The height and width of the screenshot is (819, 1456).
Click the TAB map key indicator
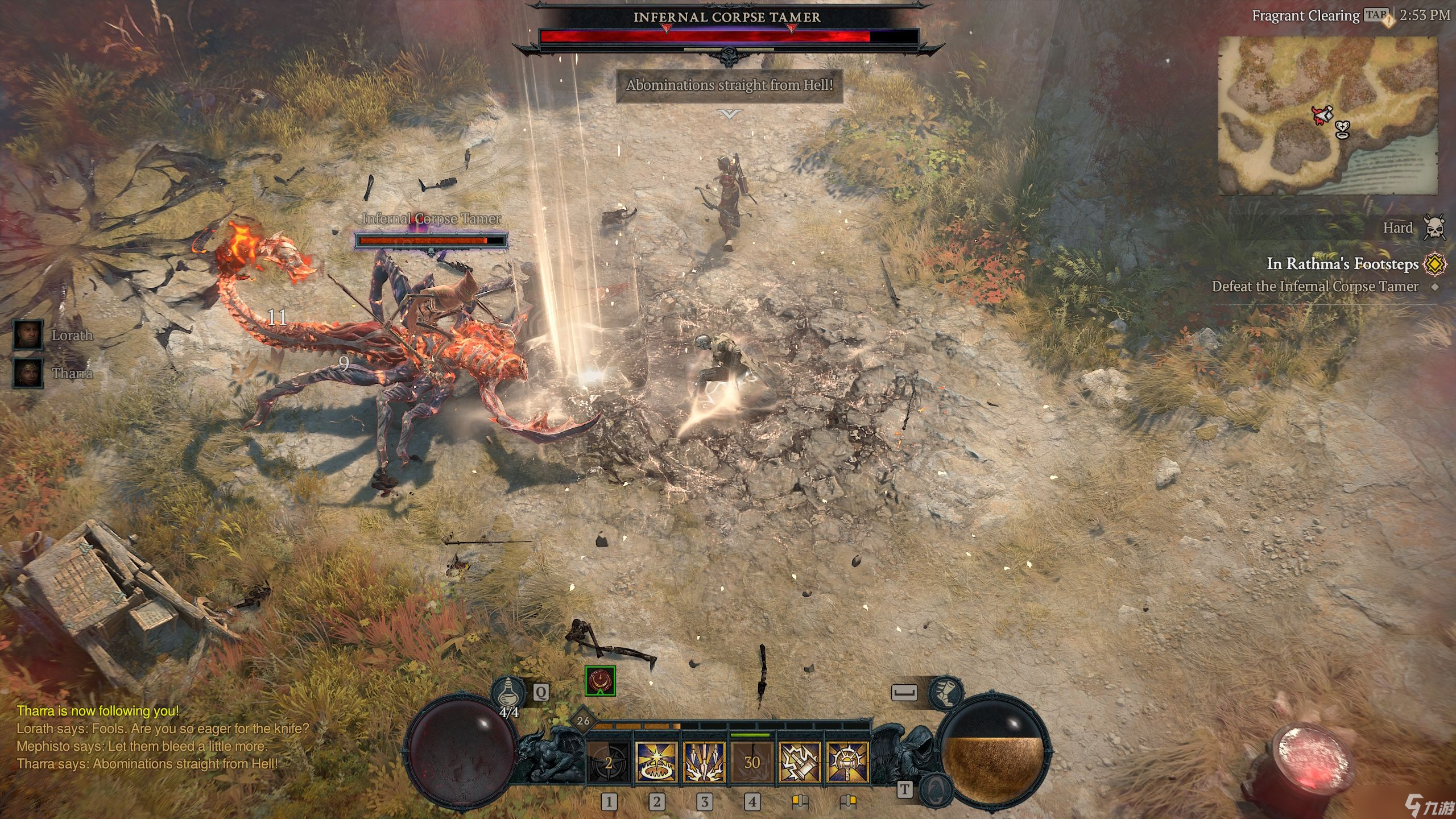pyautogui.click(x=1376, y=15)
